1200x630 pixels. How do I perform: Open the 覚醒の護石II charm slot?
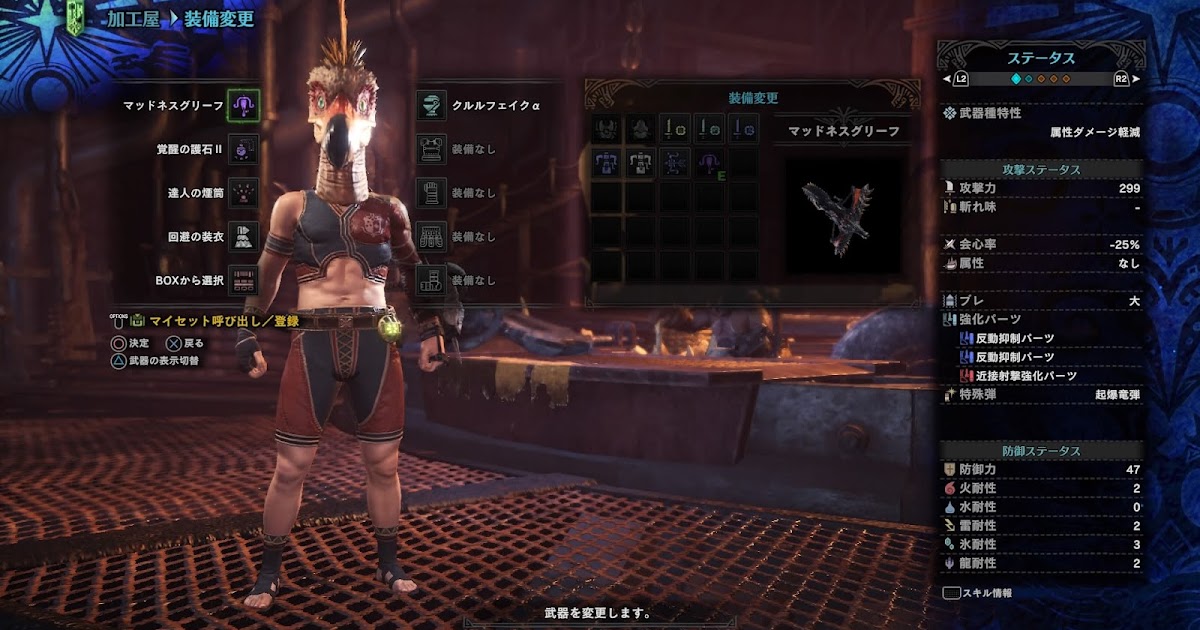(243, 149)
